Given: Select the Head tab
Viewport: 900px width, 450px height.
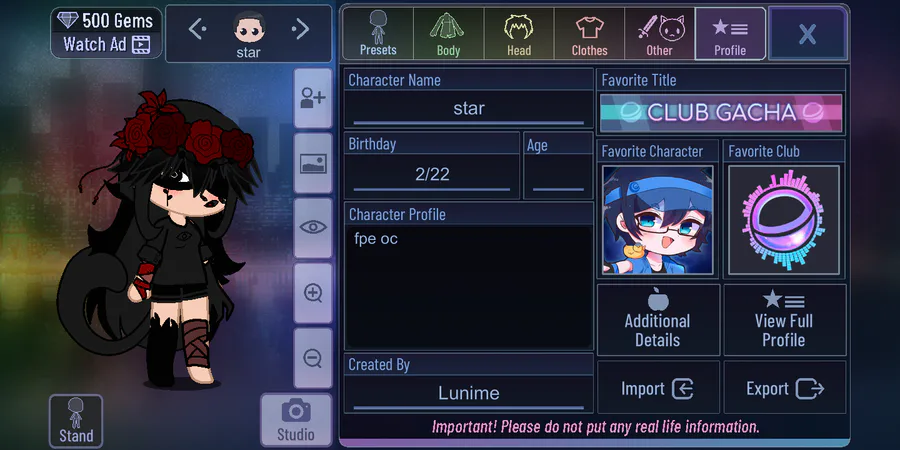Looking at the screenshot, I should tap(518, 34).
